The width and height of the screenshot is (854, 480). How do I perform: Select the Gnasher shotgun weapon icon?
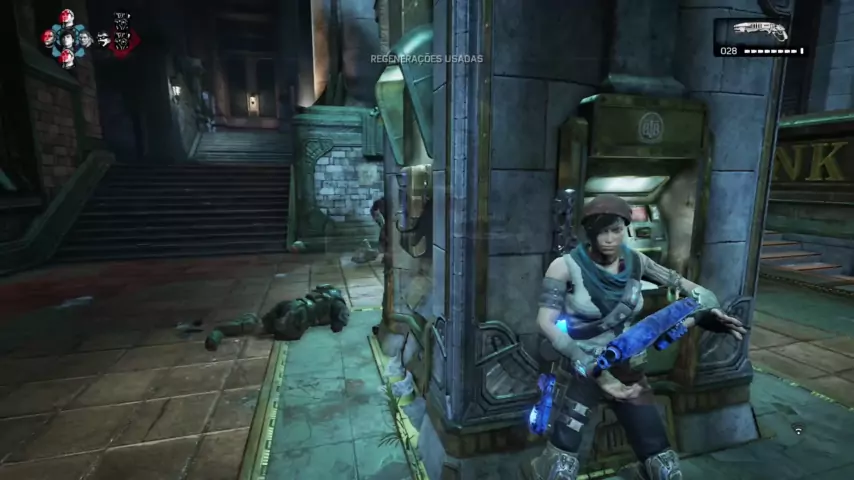761,30
